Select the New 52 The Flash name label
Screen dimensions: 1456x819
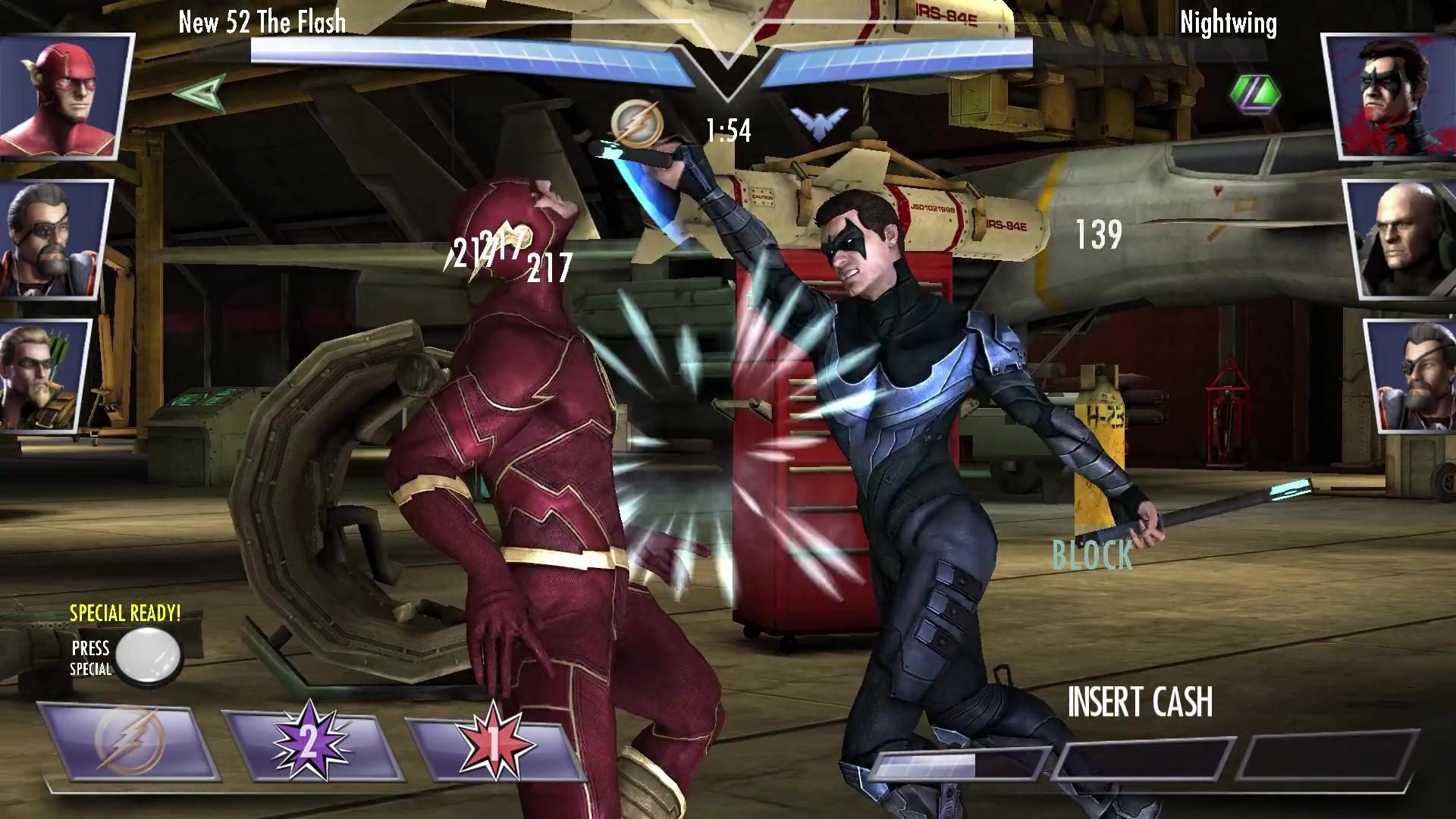262,22
